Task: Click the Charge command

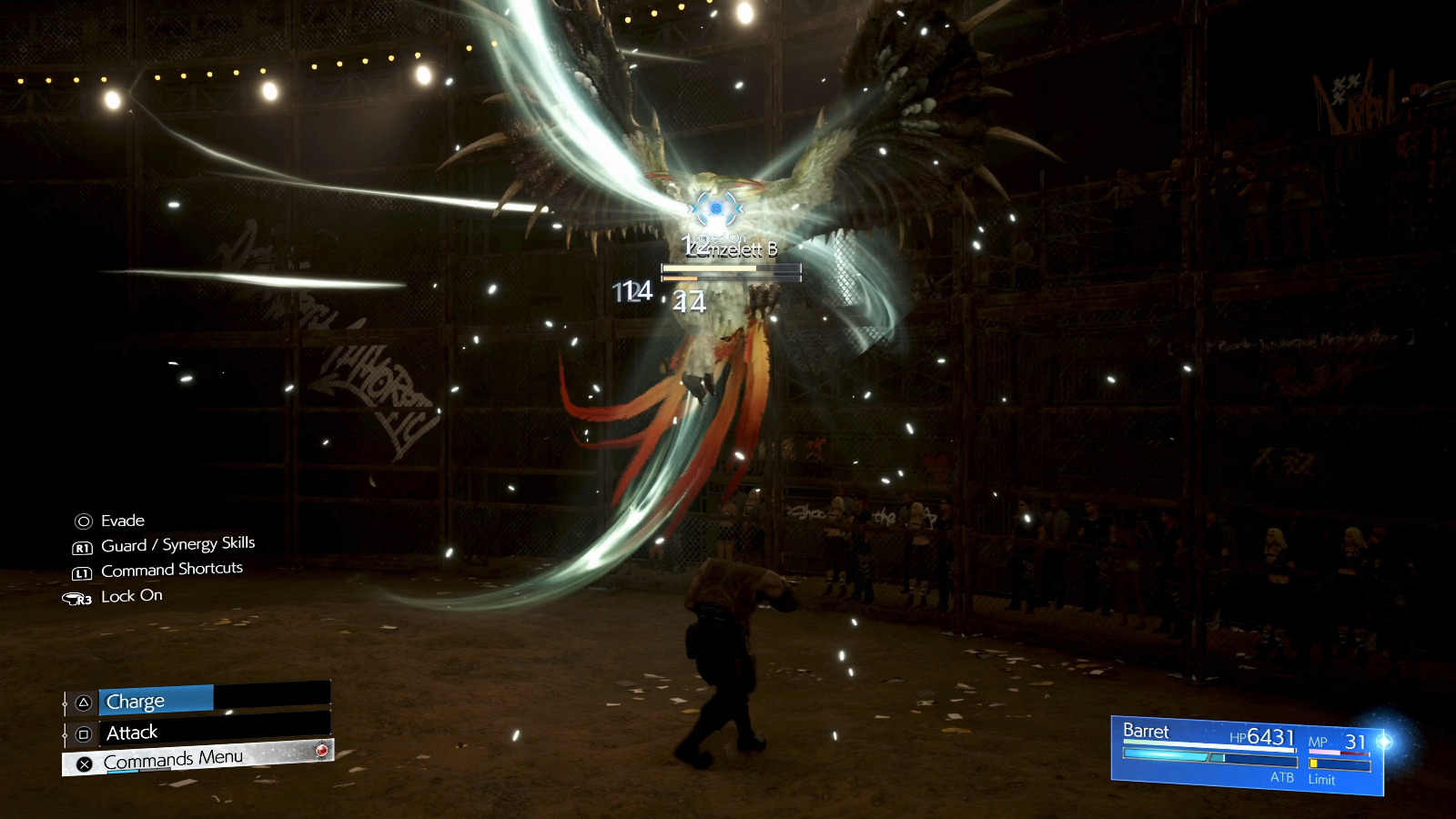Action: [134, 701]
